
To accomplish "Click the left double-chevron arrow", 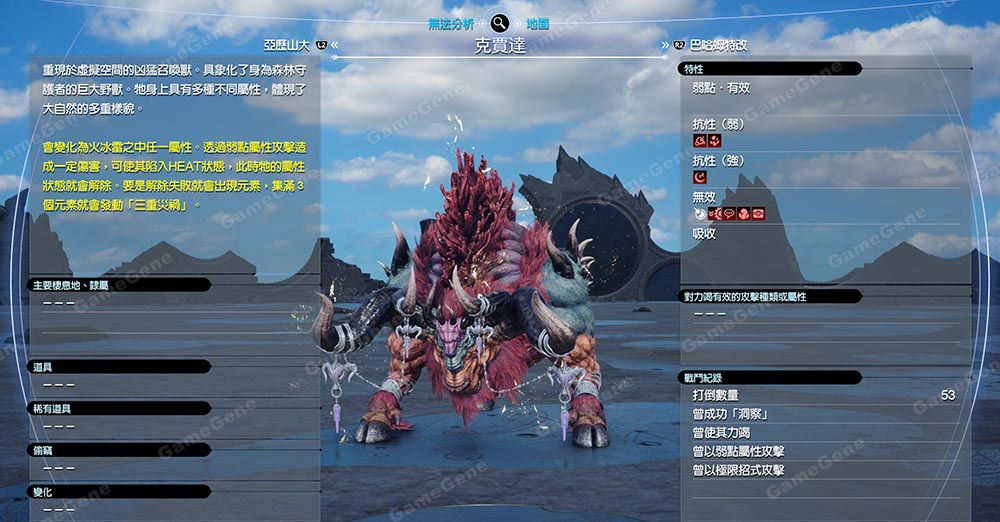I will click(335, 45).
